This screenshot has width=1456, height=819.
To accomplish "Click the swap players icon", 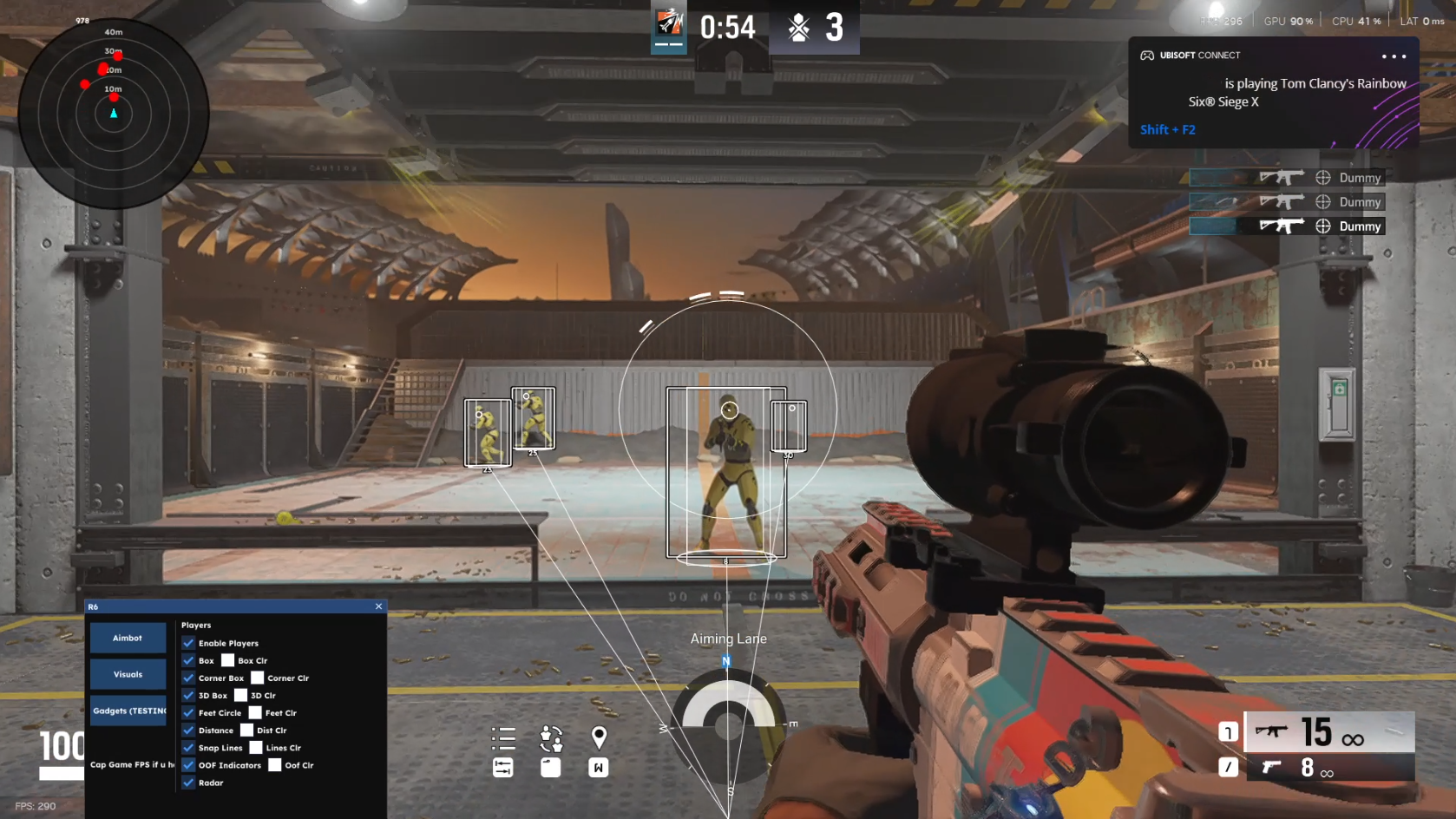I will click(551, 738).
